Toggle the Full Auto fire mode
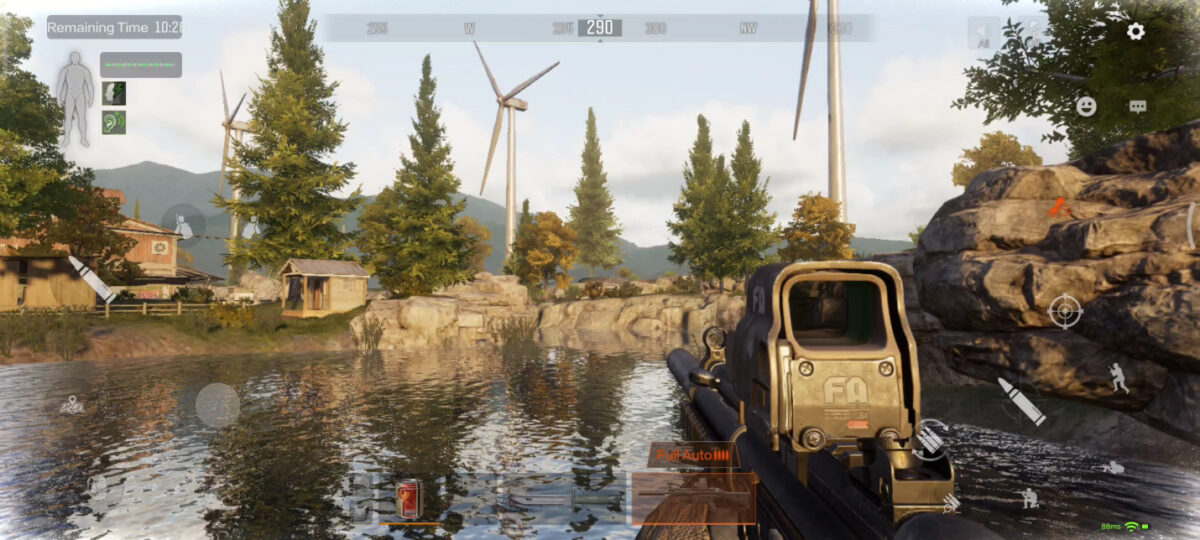This screenshot has width=1200, height=540. click(692, 456)
